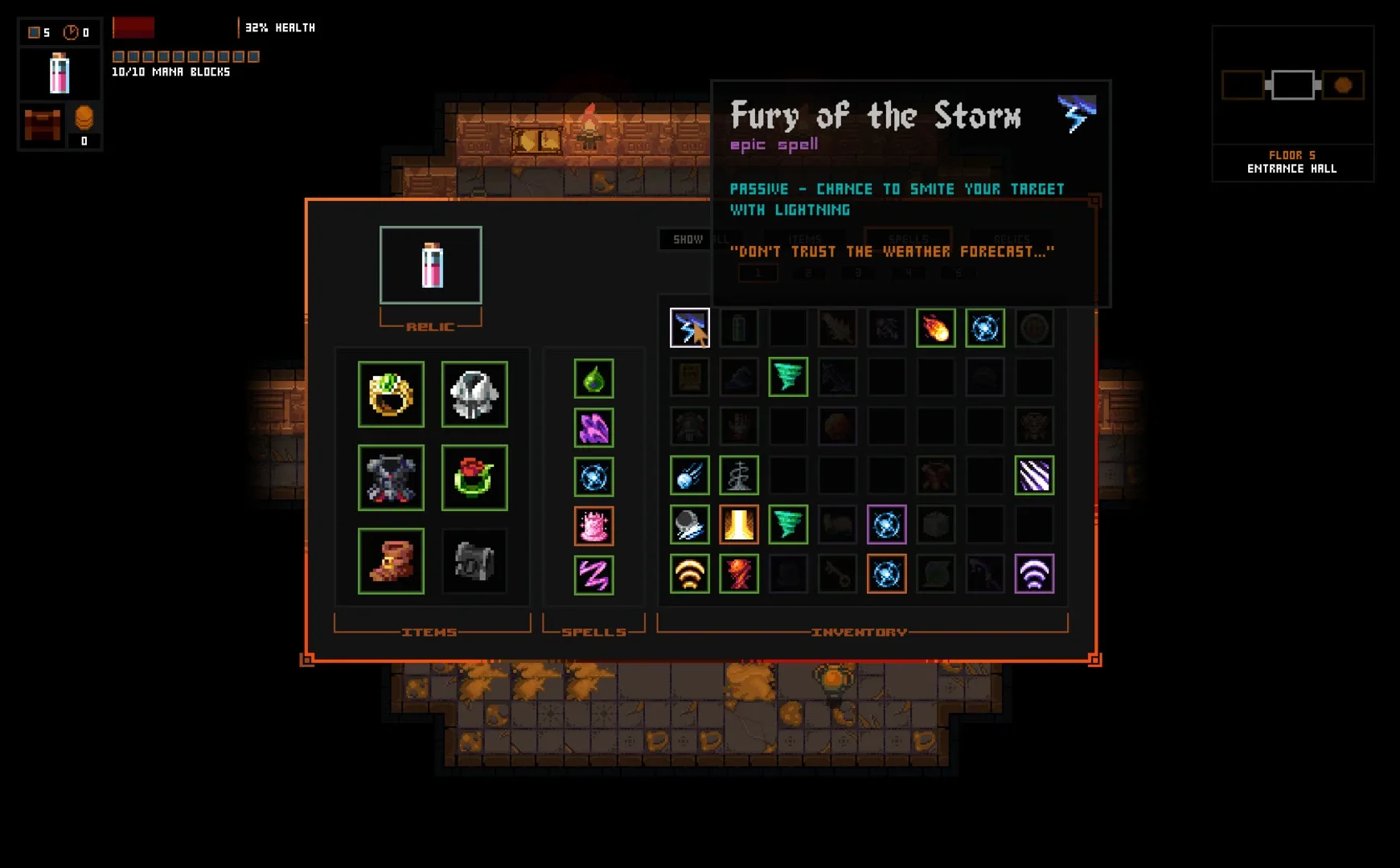Select the red fire twister spell
Image resolution: width=1400 pixels, height=868 pixels.
(738, 574)
